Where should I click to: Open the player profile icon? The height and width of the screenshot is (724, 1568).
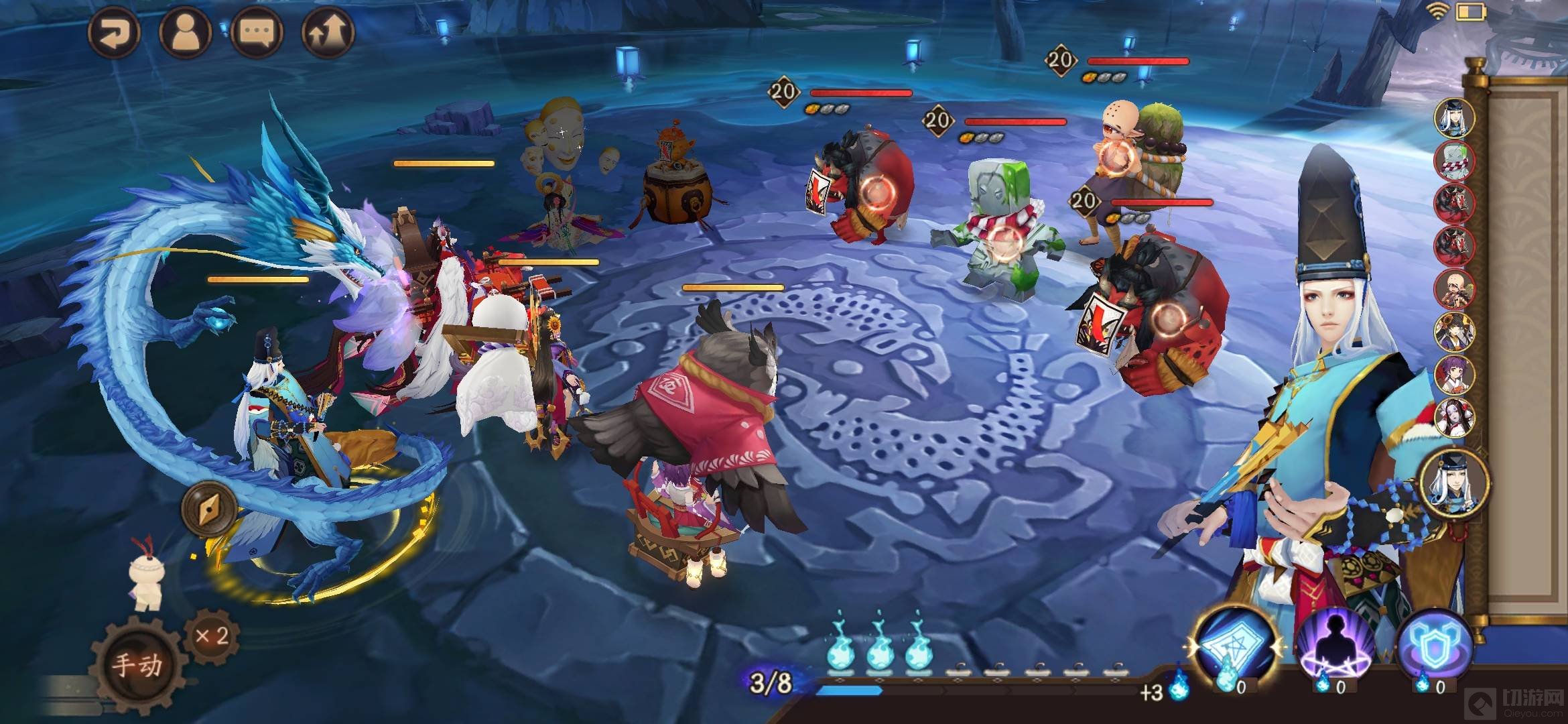tap(186, 32)
